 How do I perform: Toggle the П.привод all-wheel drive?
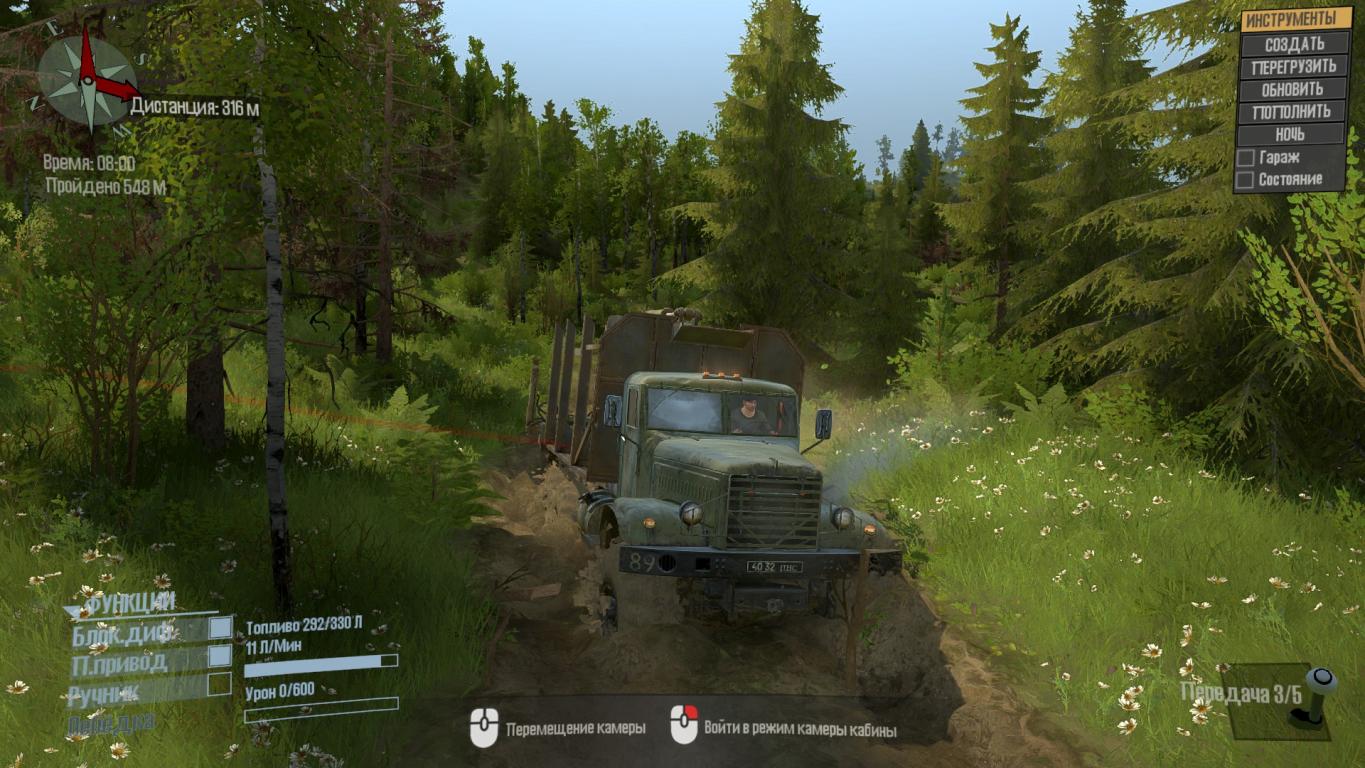220,657
